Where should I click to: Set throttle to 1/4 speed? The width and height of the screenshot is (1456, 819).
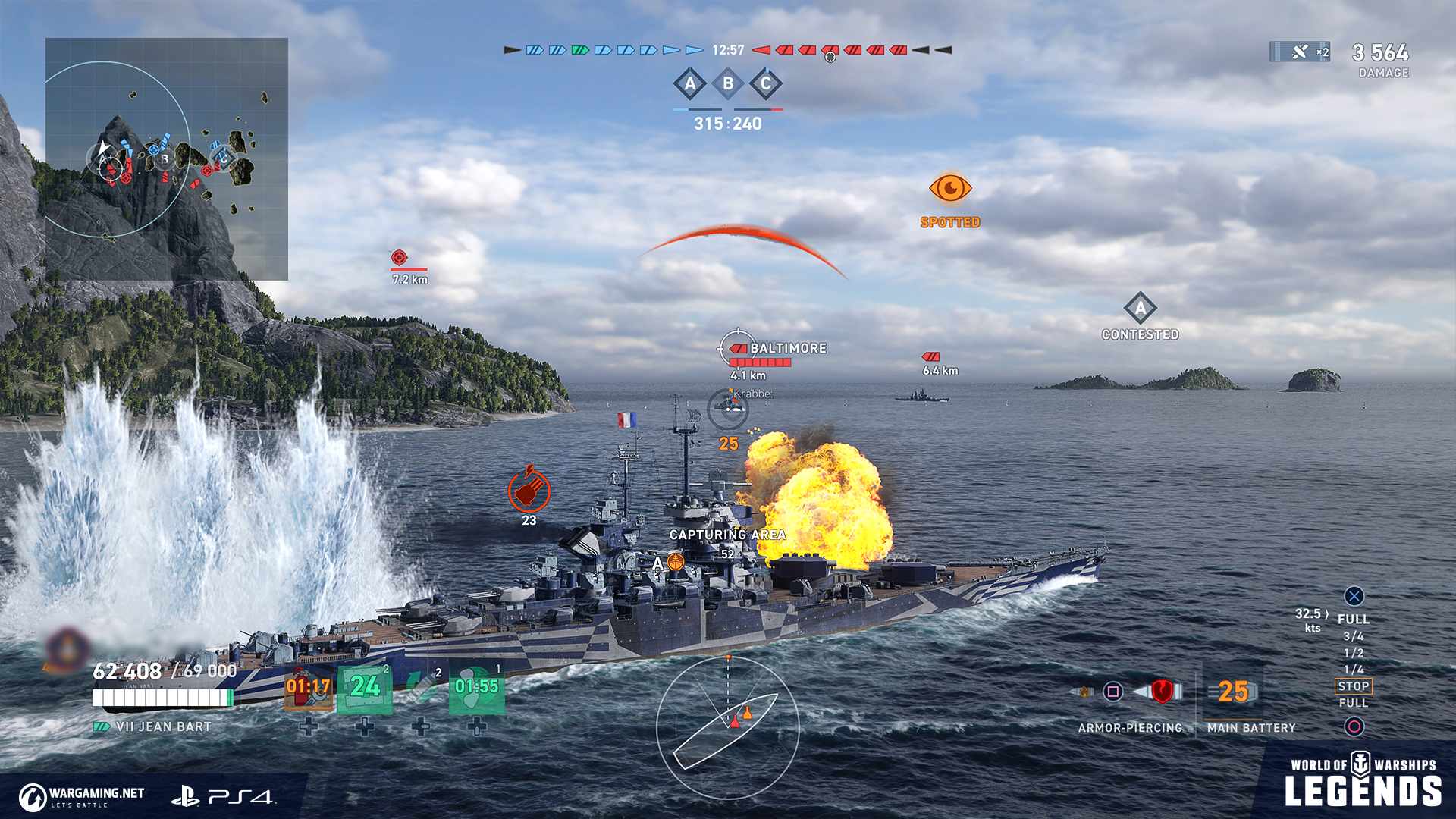pyautogui.click(x=1354, y=670)
